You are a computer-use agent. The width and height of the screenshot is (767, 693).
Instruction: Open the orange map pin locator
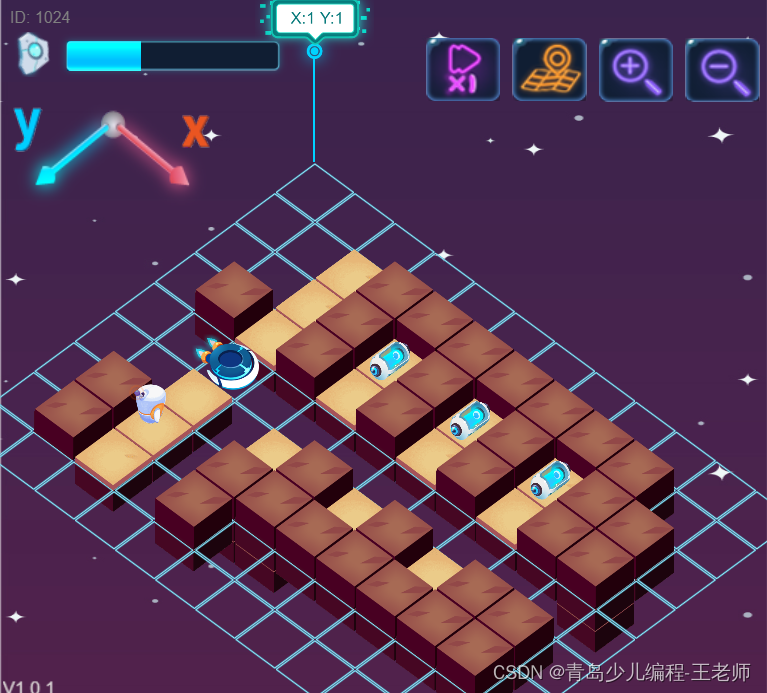tap(549, 70)
